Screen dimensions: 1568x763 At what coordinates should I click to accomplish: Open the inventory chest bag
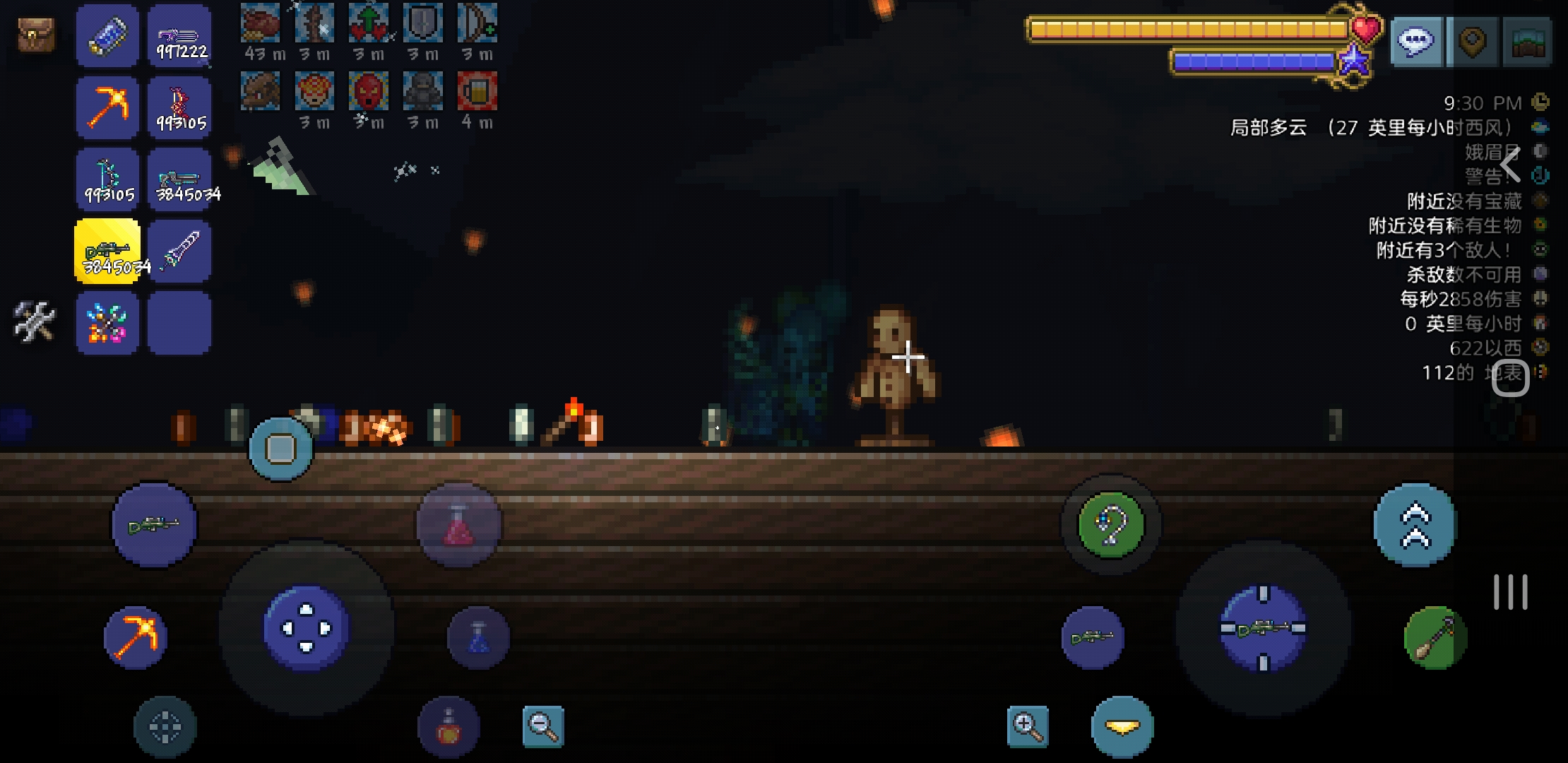point(36,34)
